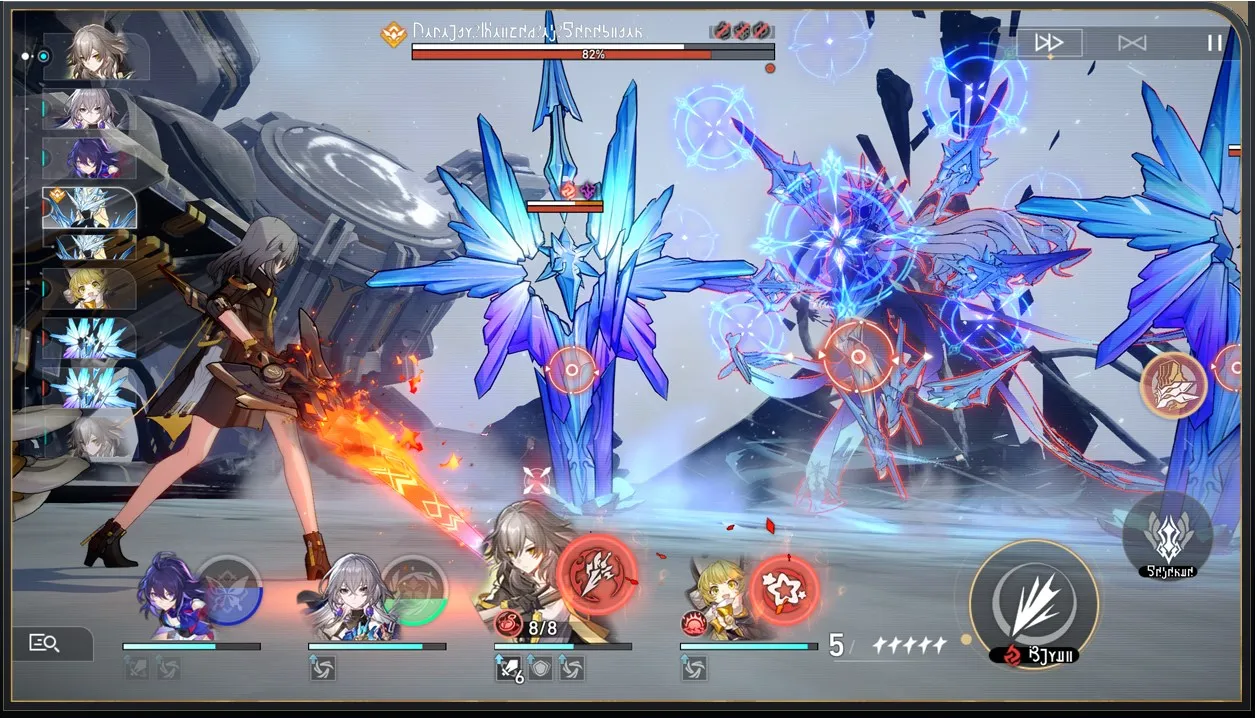Target the left ice crystal enemy's red marker
The image size is (1257, 718).
(x=571, y=370)
